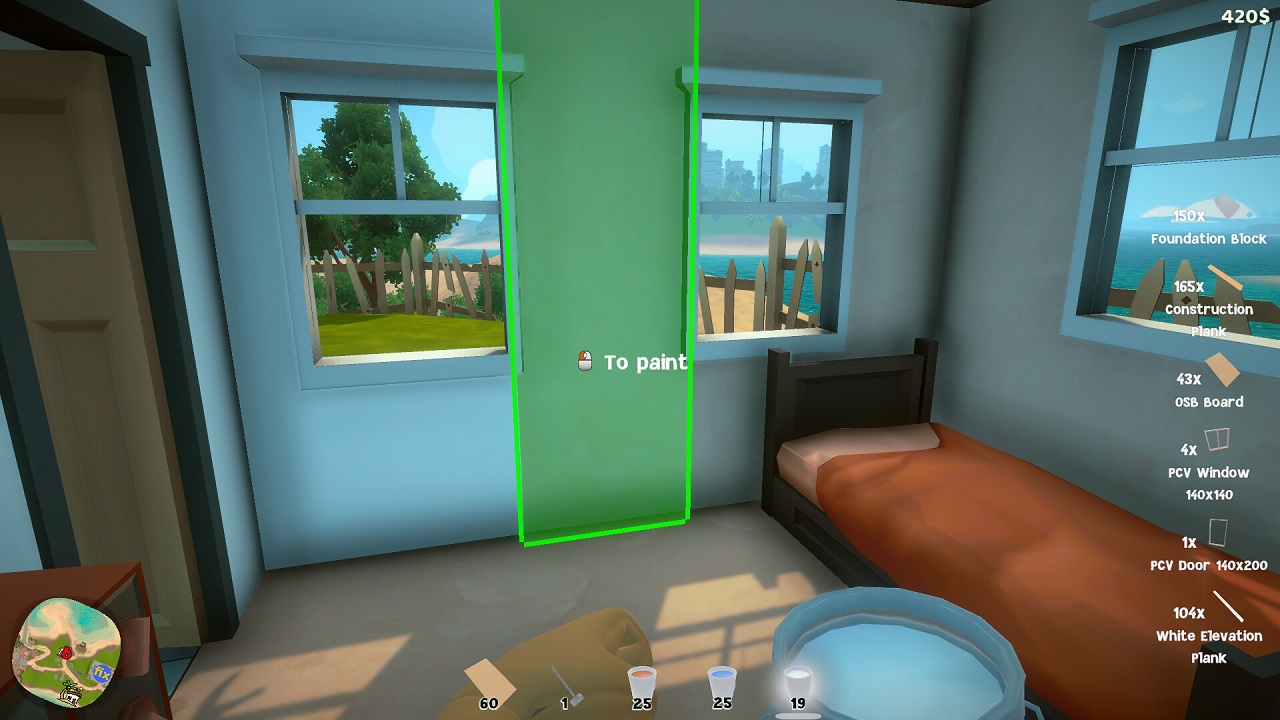The height and width of the screenshot is (720, 1280).
Task: Choose the blue paint bucket
Action: click(x=721, y=684)
